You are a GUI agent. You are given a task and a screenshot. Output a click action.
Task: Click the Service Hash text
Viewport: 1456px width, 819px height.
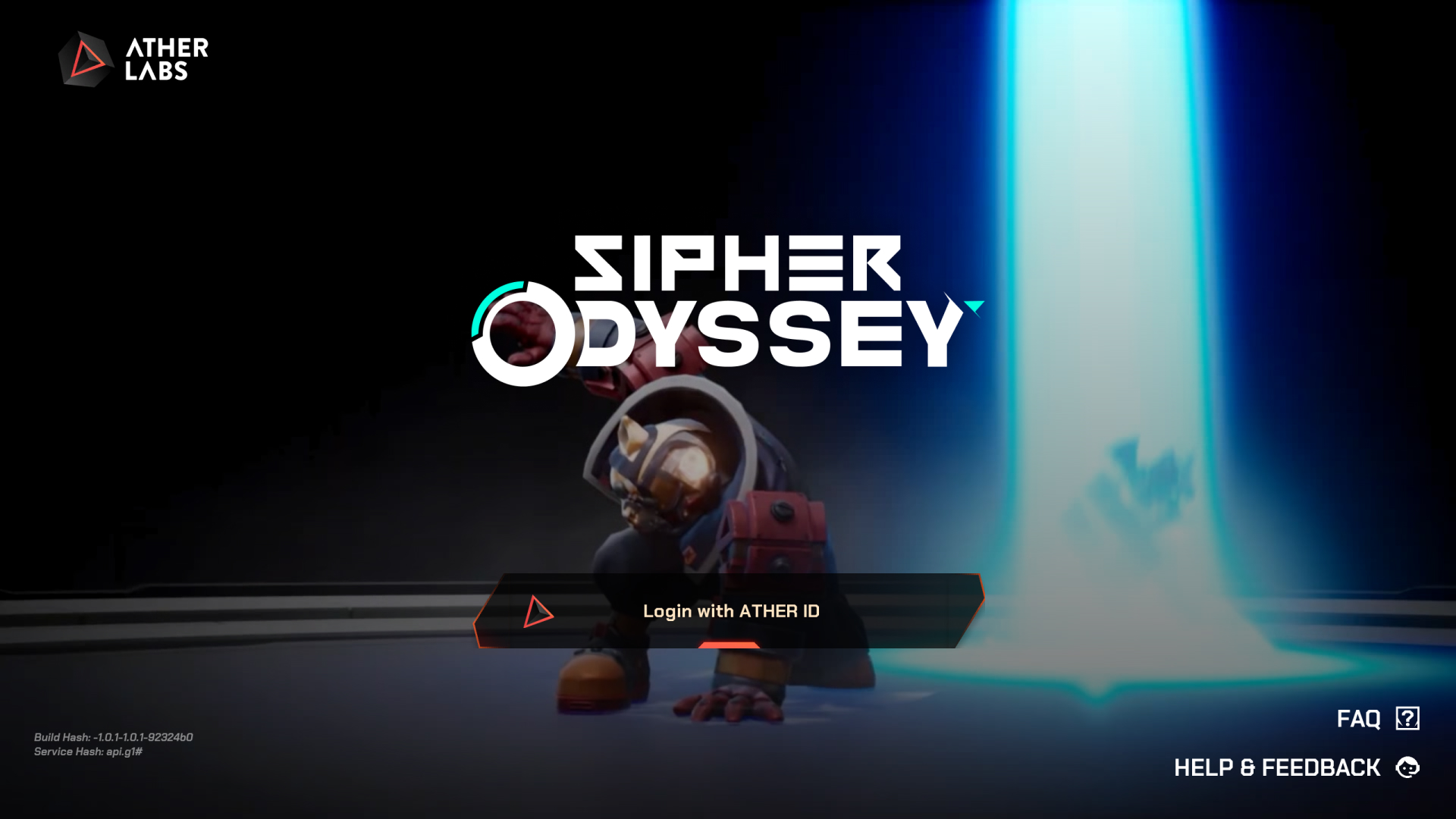(x=89, y=752)
